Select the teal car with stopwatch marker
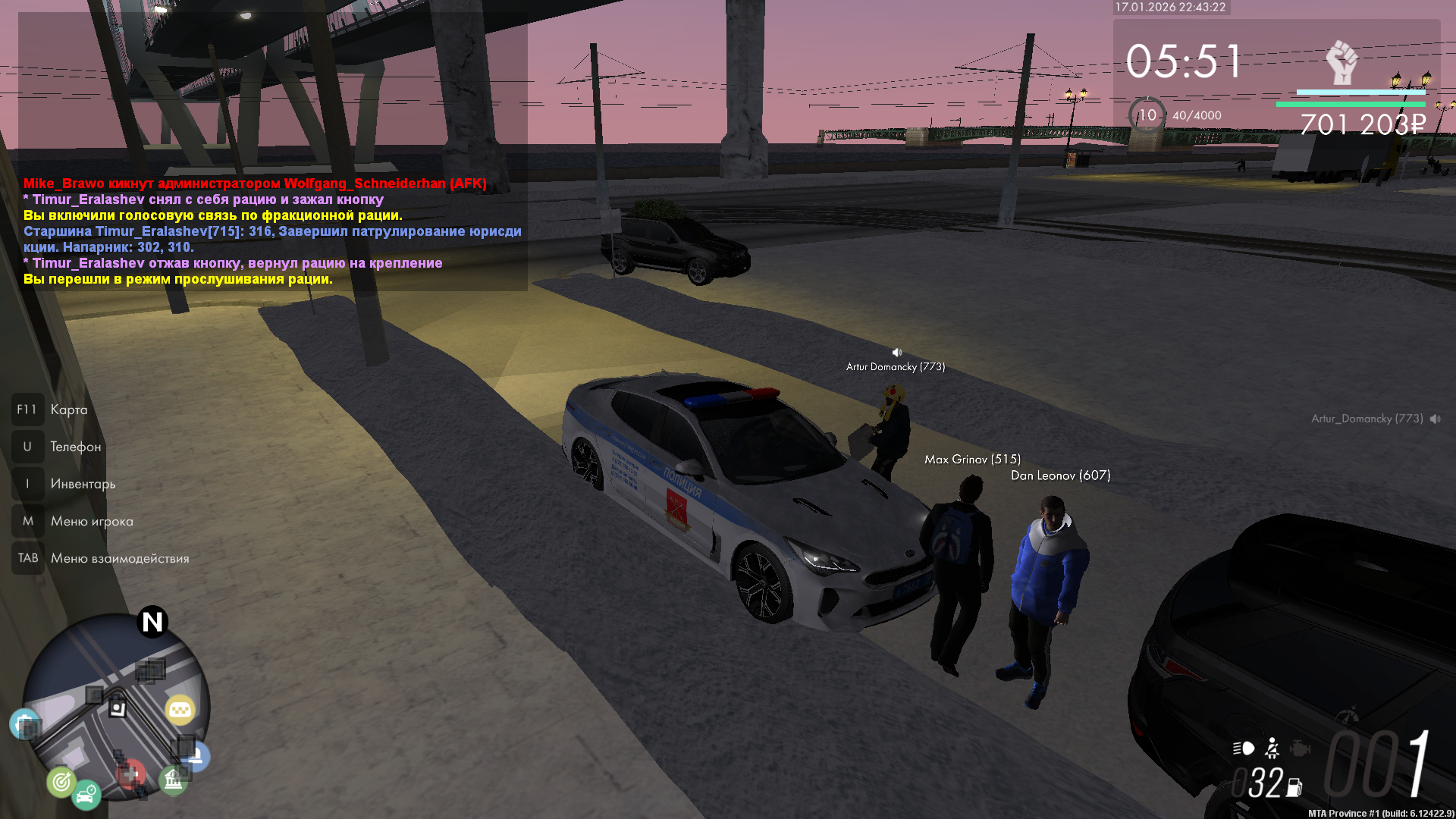This screenshot has width=1456, height=819. click(86, 795)
